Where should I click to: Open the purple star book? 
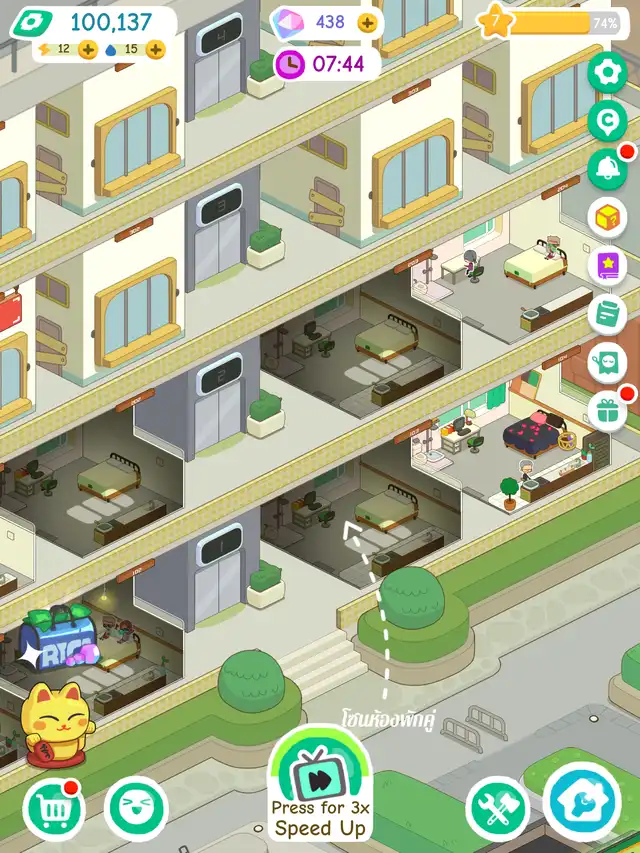point(607,265)
